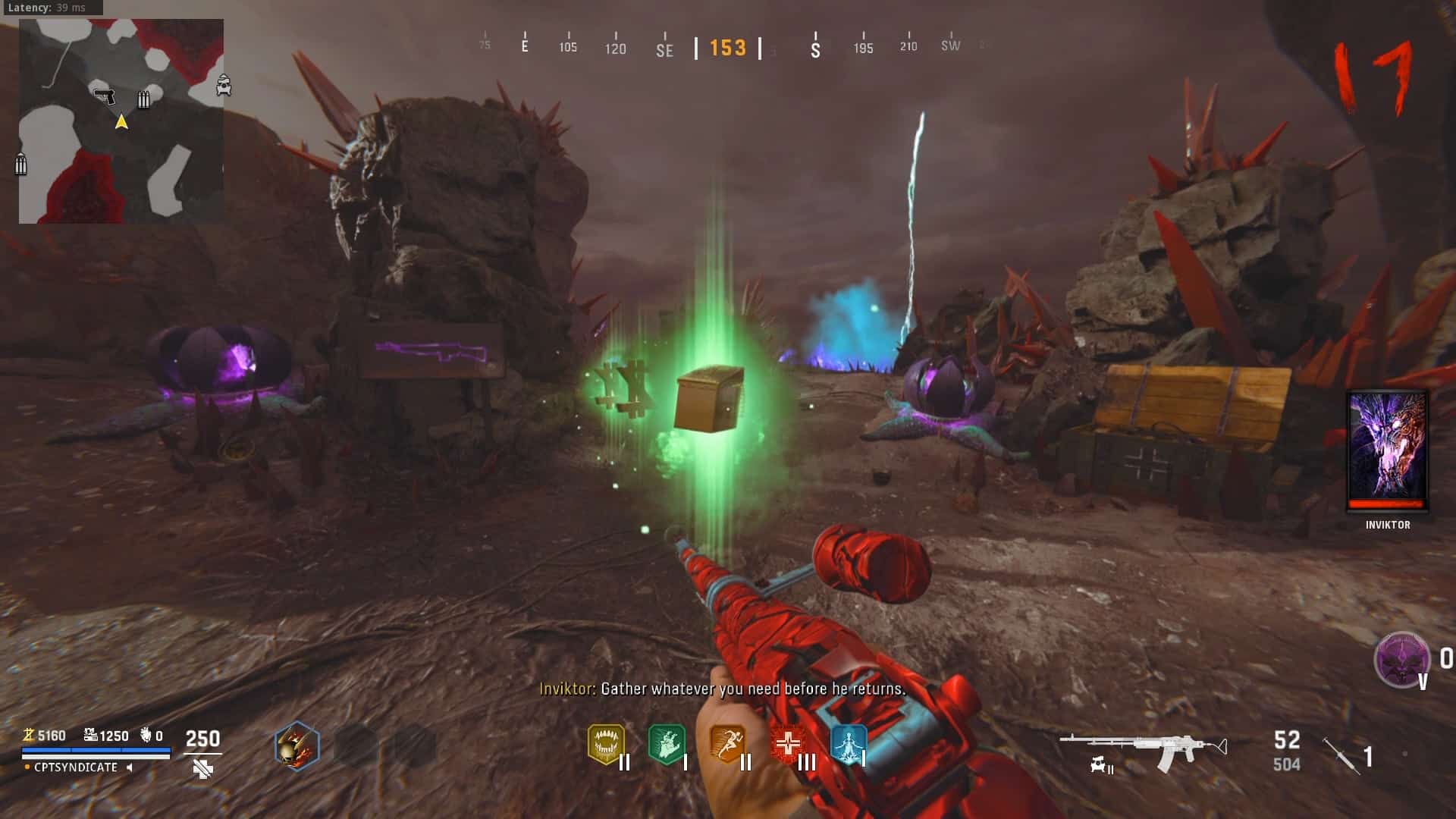Activate the purple demon artifact ability
Viewport: 1456px width, 819px height.
click(1401, 659)
